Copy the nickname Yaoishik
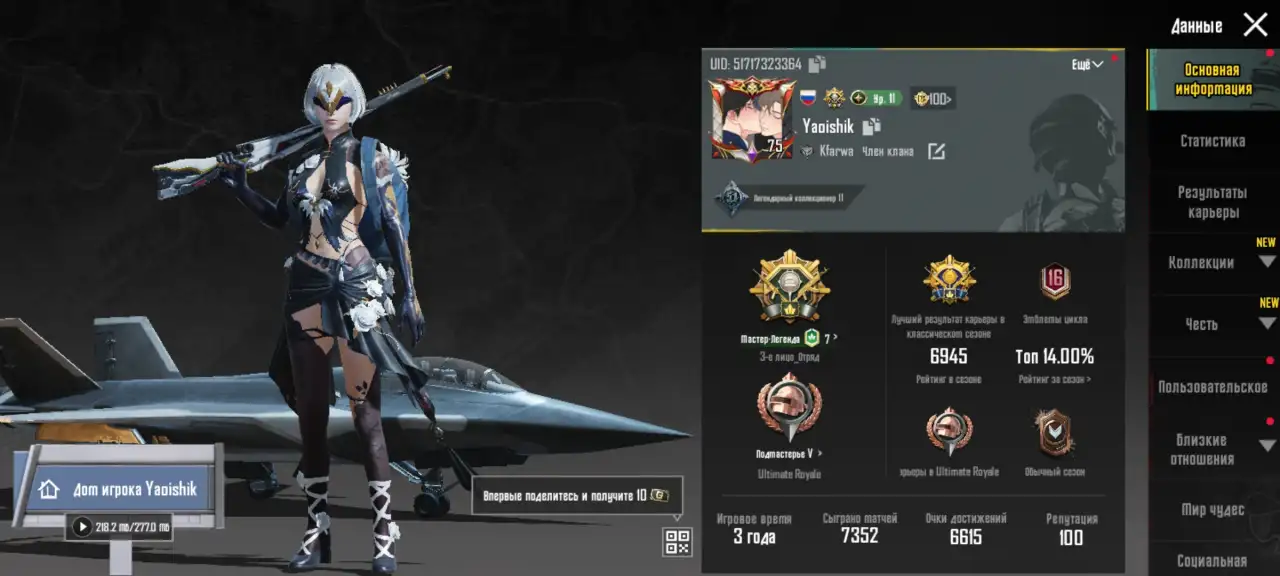1280x576 pixels. (871, 126)
